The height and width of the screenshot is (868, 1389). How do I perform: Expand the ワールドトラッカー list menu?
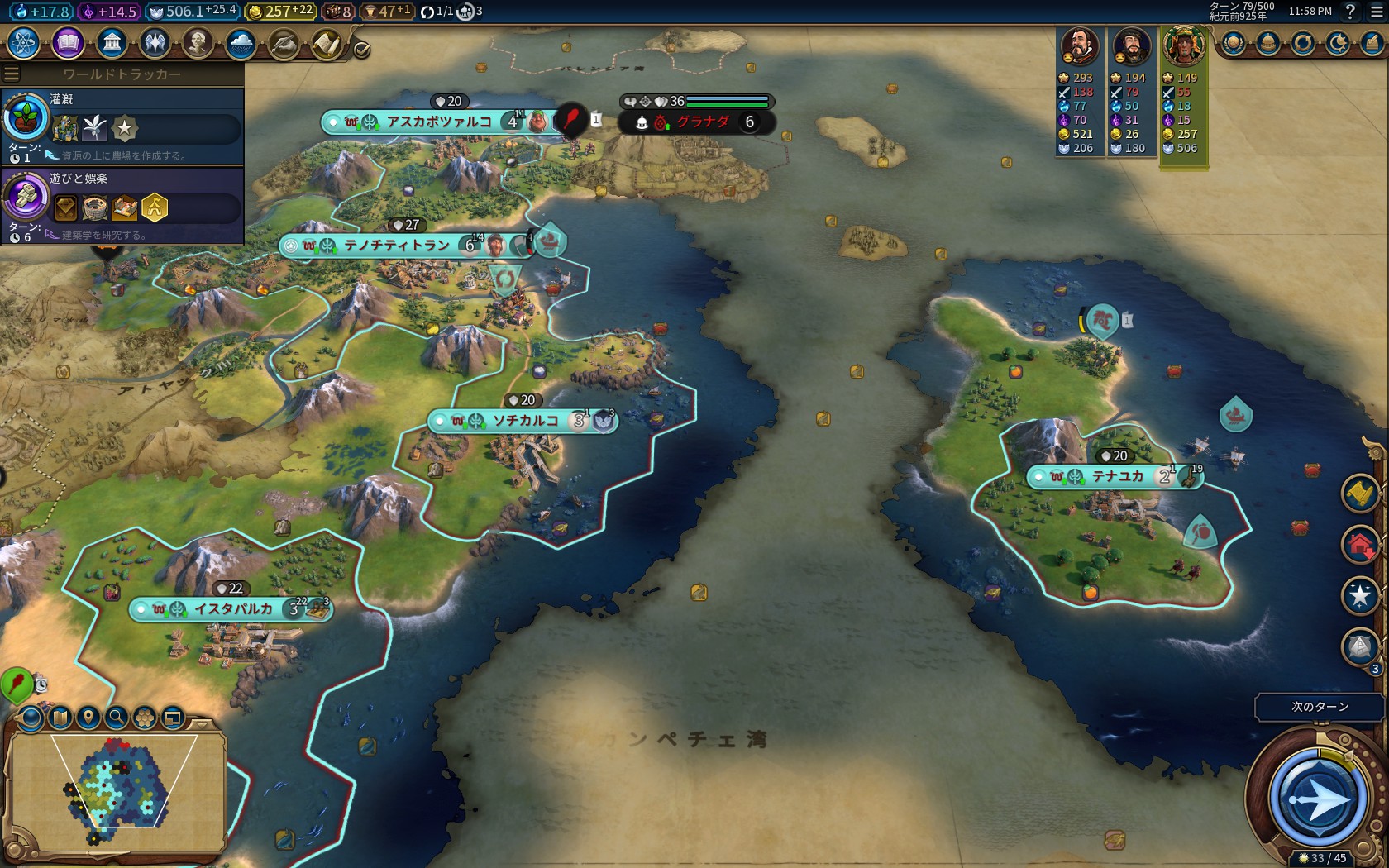12,74
